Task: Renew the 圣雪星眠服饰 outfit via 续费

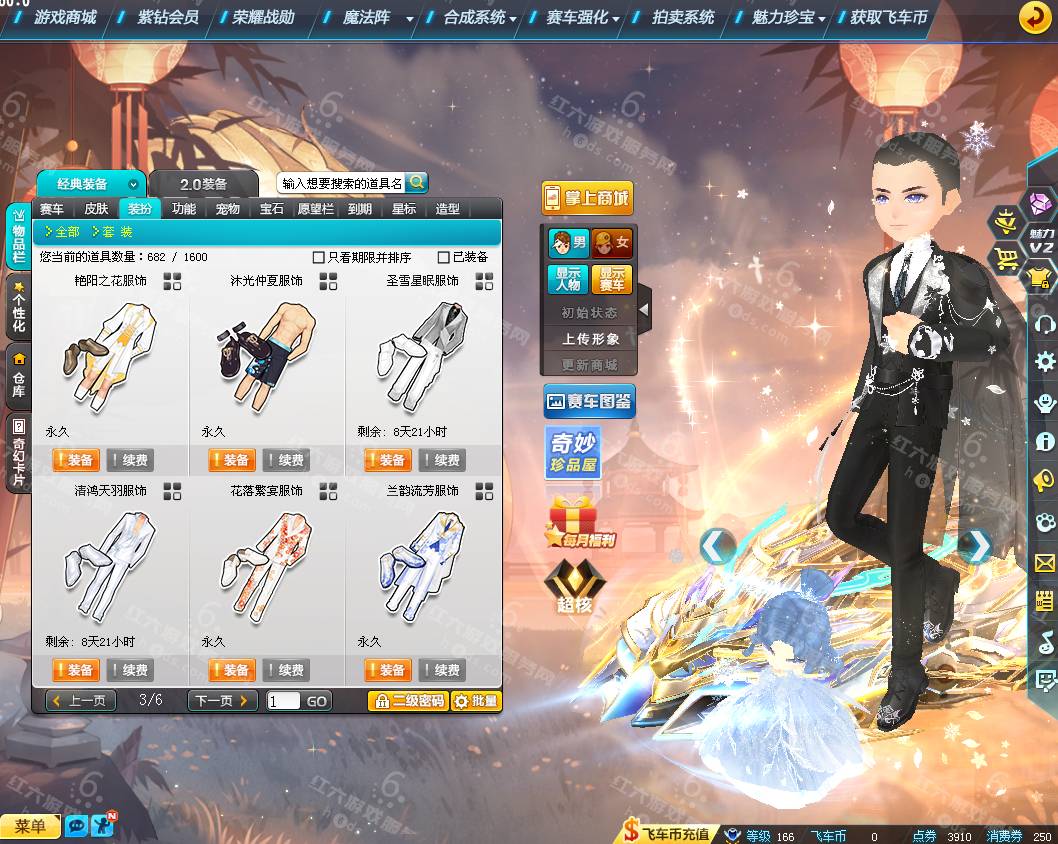Action: coord(441,460)
